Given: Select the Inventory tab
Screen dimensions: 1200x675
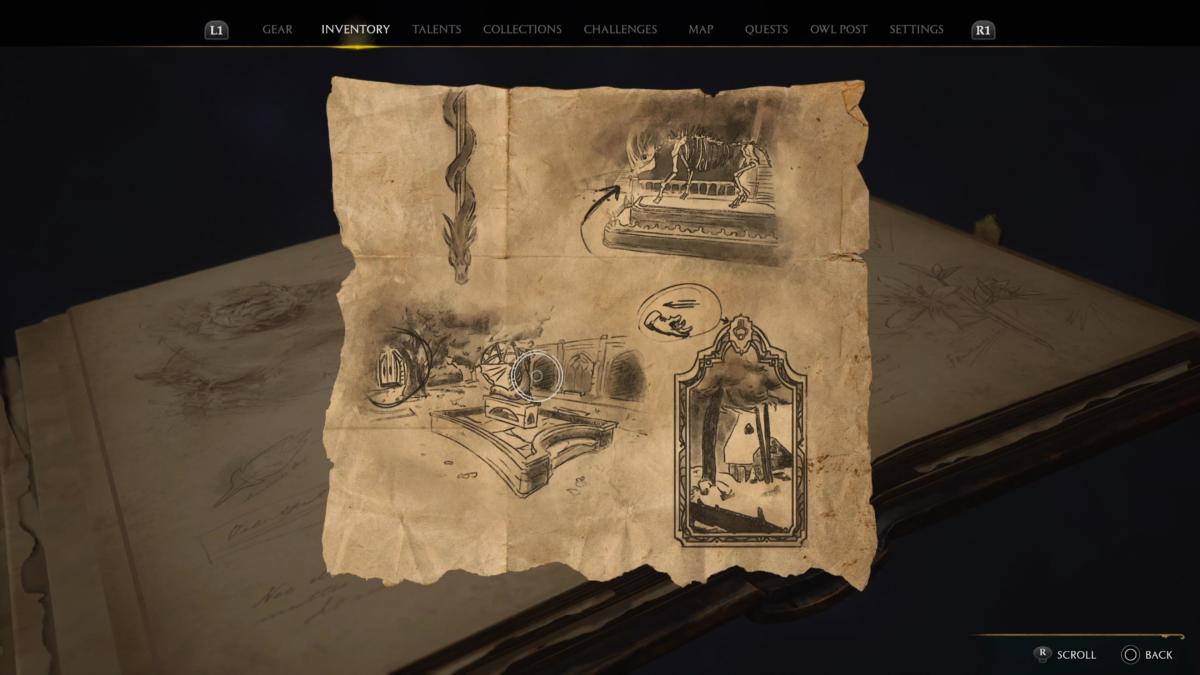Looking at the screenshot, I should [355, 30].
